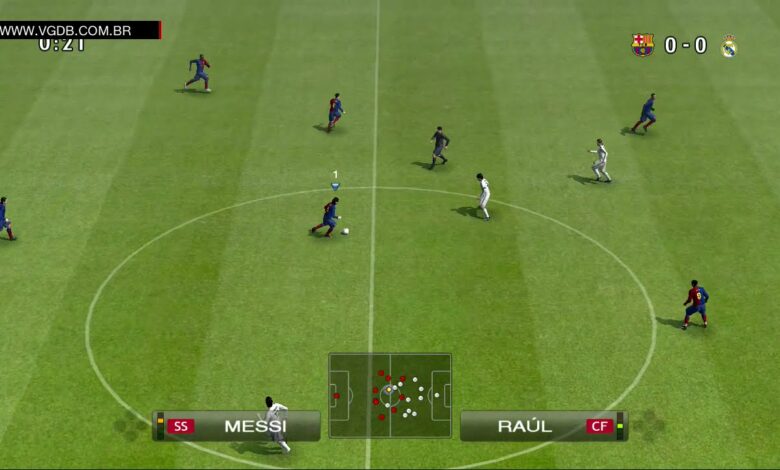Viewport: 780px width, 470px height.
Task: Select the MESSI player name panel
Action: pos(237,426)
